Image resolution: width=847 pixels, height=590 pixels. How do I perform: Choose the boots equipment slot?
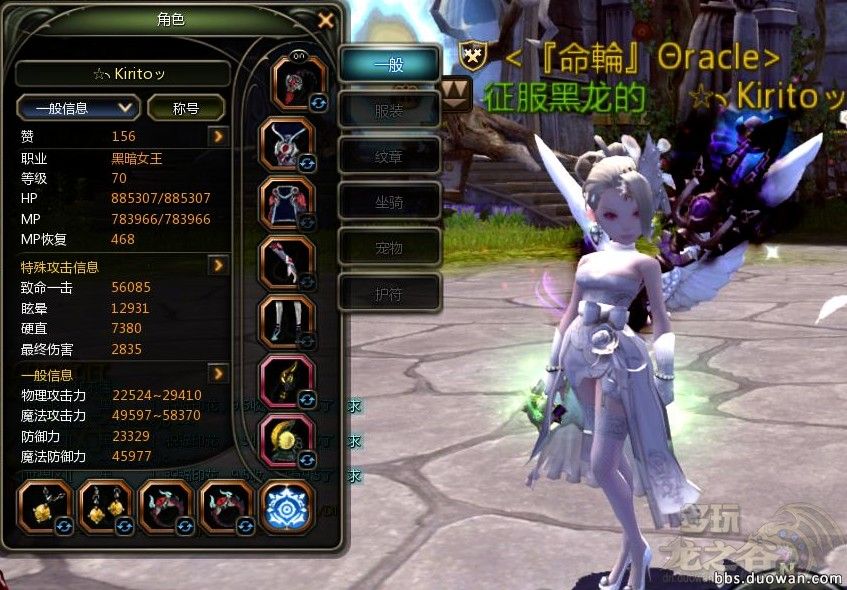coord(291,322)
